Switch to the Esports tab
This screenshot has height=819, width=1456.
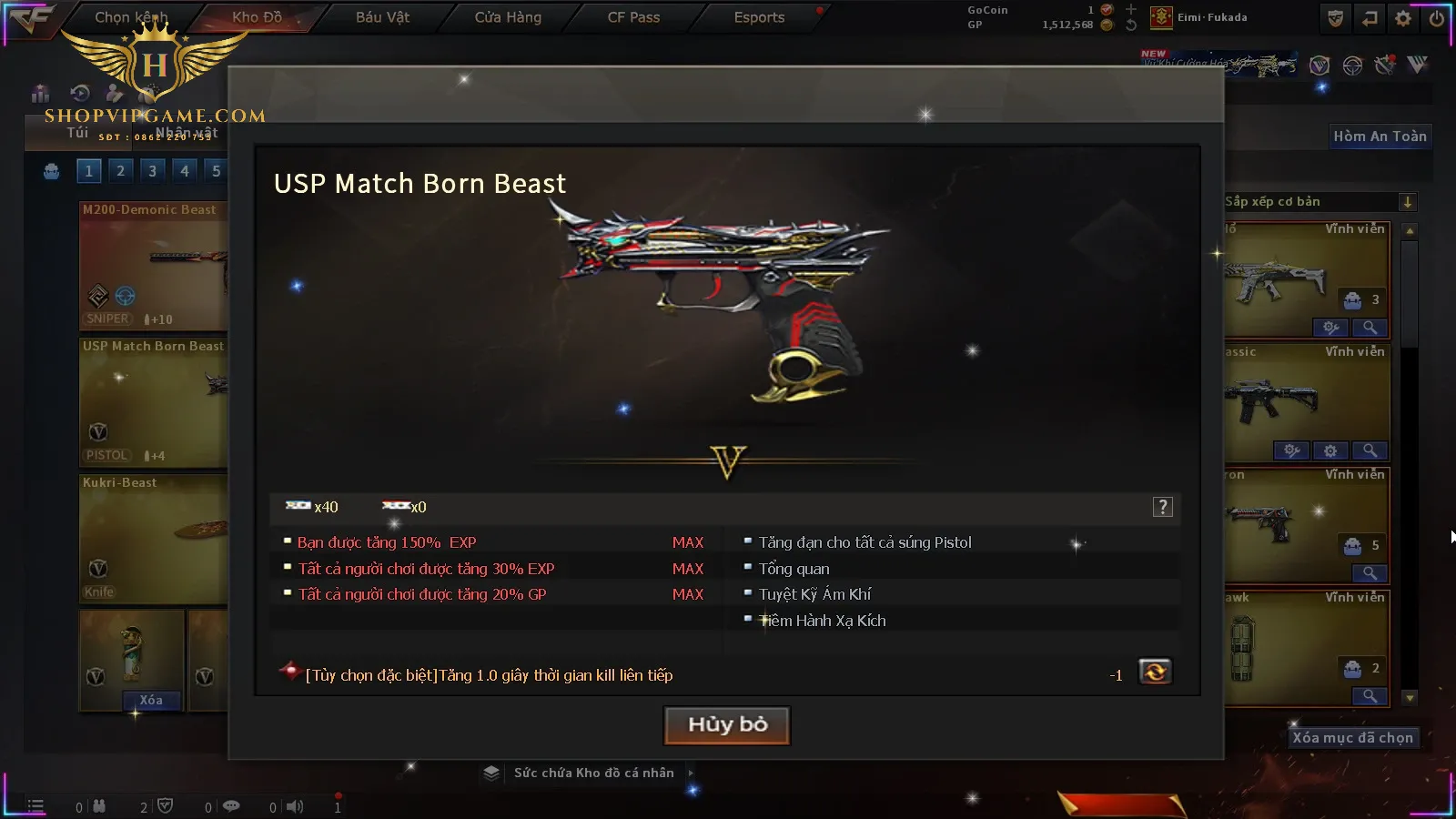pos(759,17)
